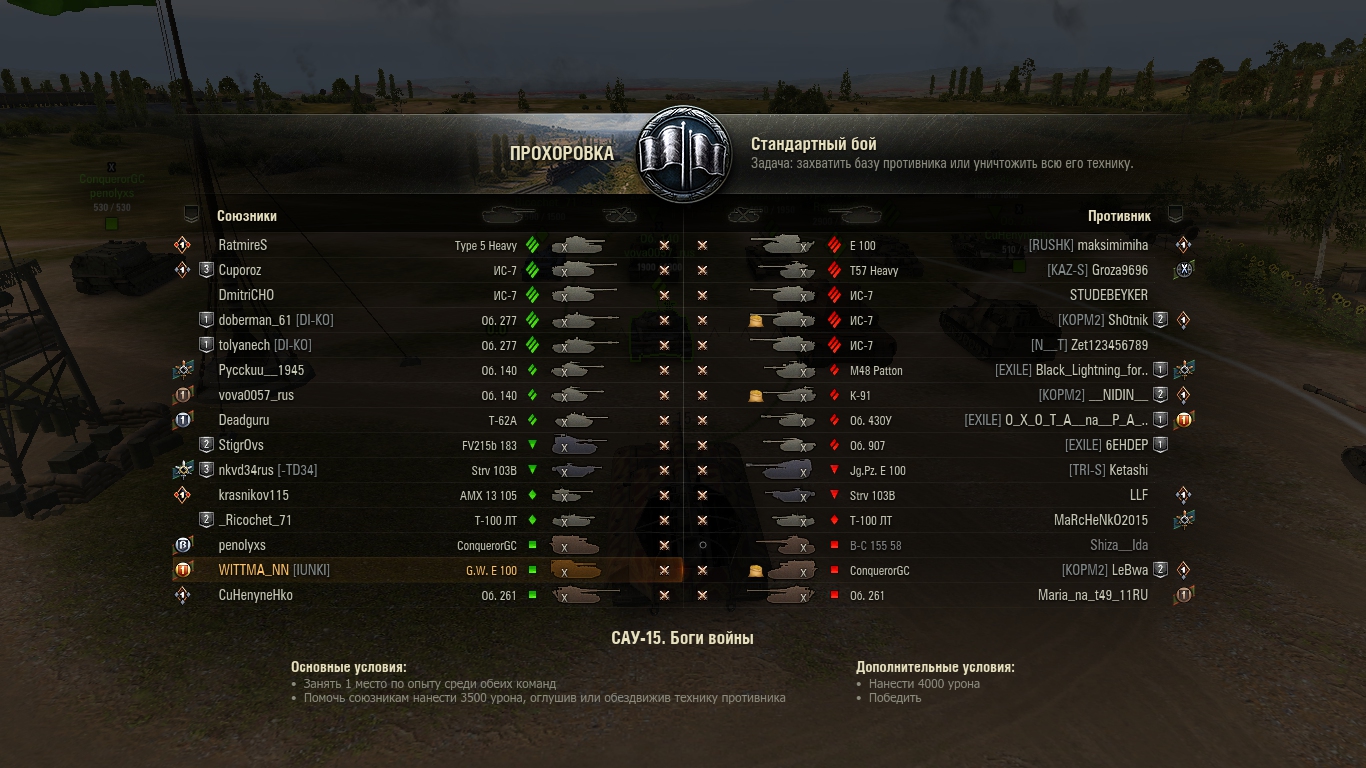Select enemy Zet123456789 row

click(x=1109, y=345)
